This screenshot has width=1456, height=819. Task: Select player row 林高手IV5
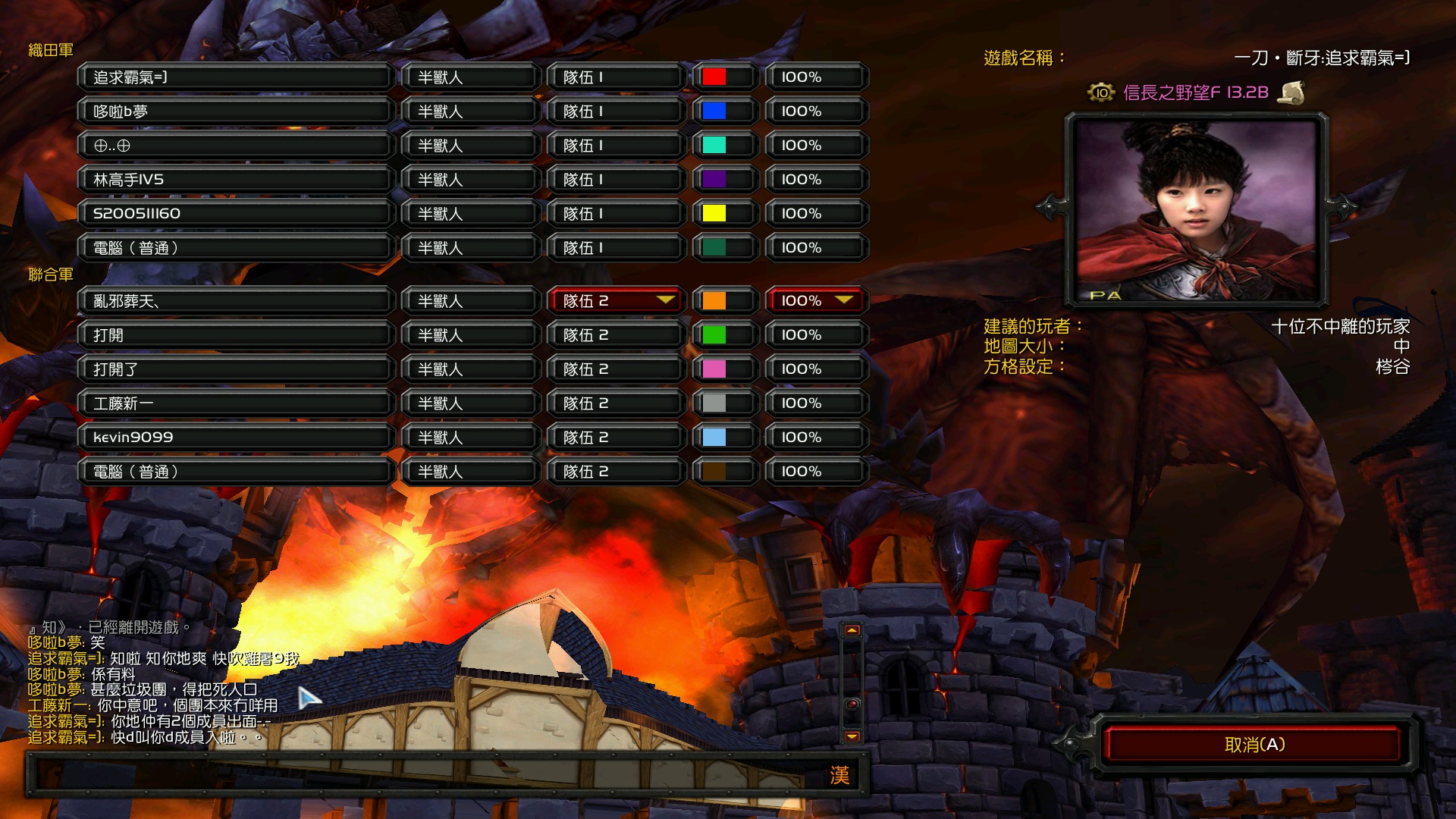[235, 180]
